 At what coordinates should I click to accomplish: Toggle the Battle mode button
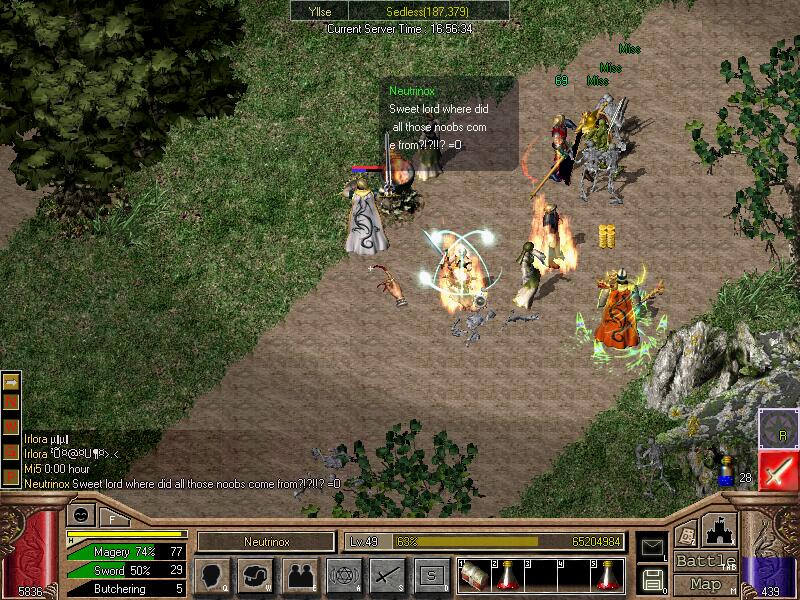(x=706, y=561)
